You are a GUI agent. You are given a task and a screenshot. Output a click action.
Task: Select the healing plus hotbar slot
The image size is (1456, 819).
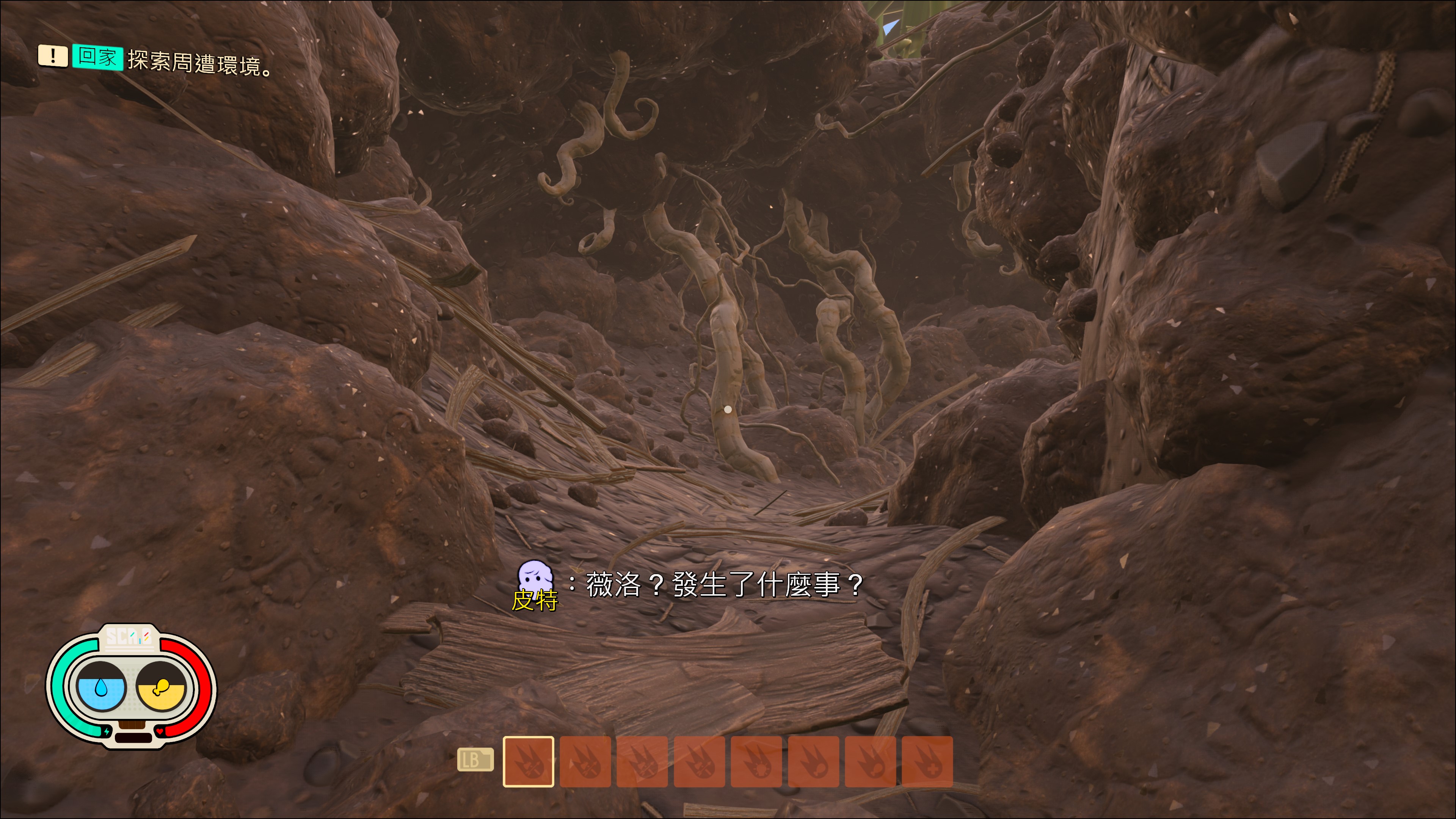(927, 761)
